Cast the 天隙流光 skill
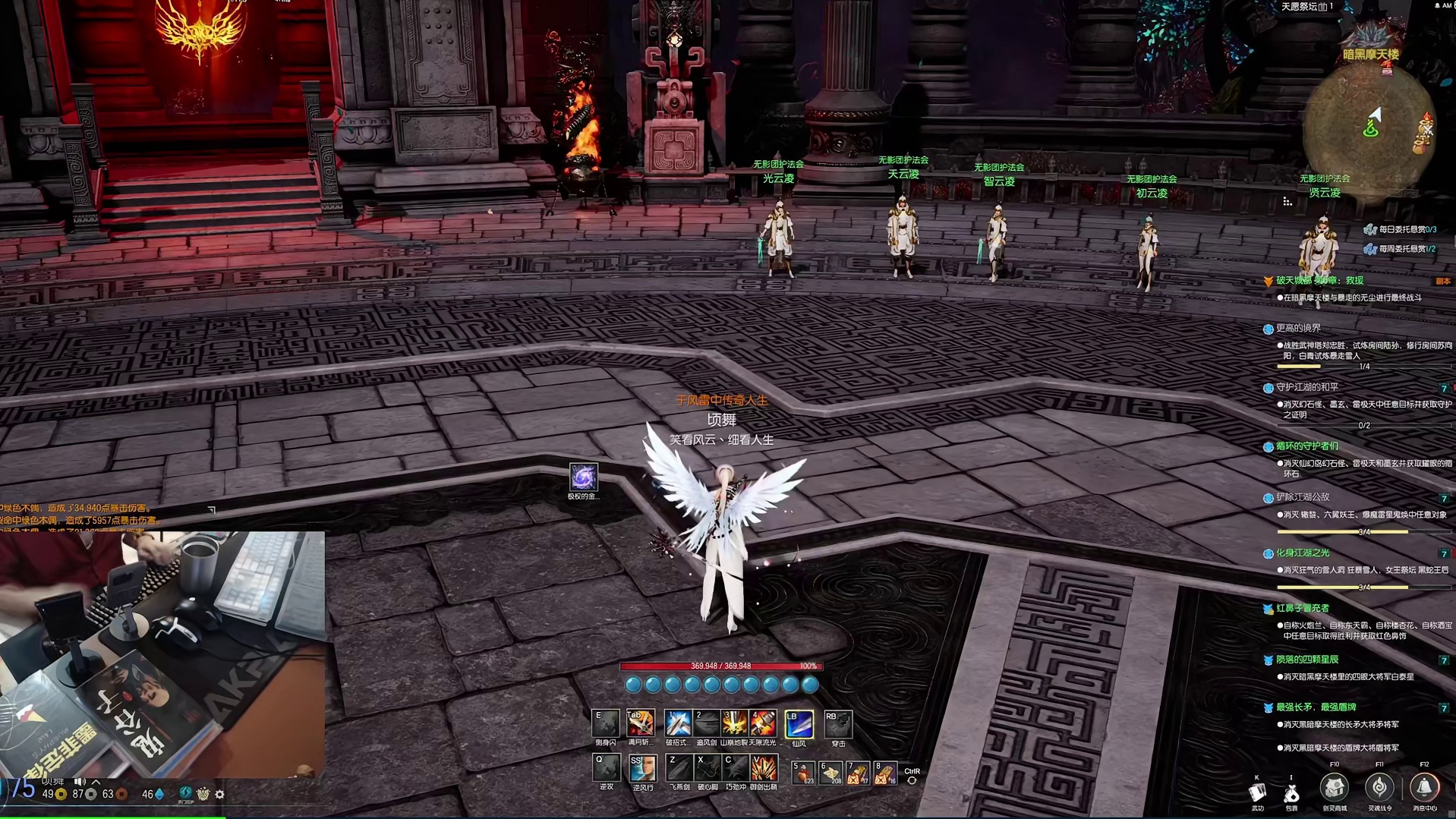This screenshot has height=819, width=1456. 764,723
